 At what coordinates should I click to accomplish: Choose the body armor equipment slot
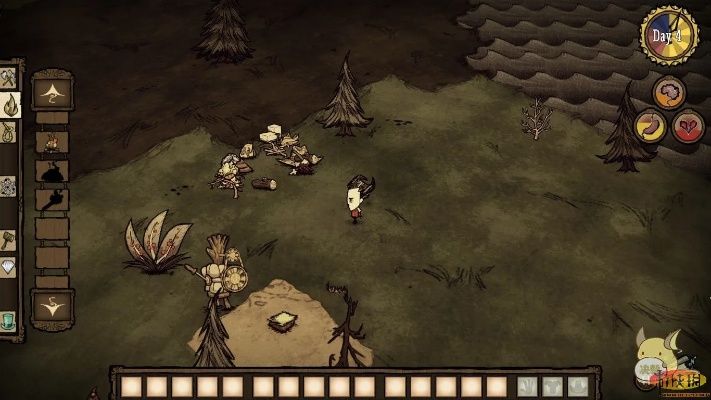tap(552, 386)
